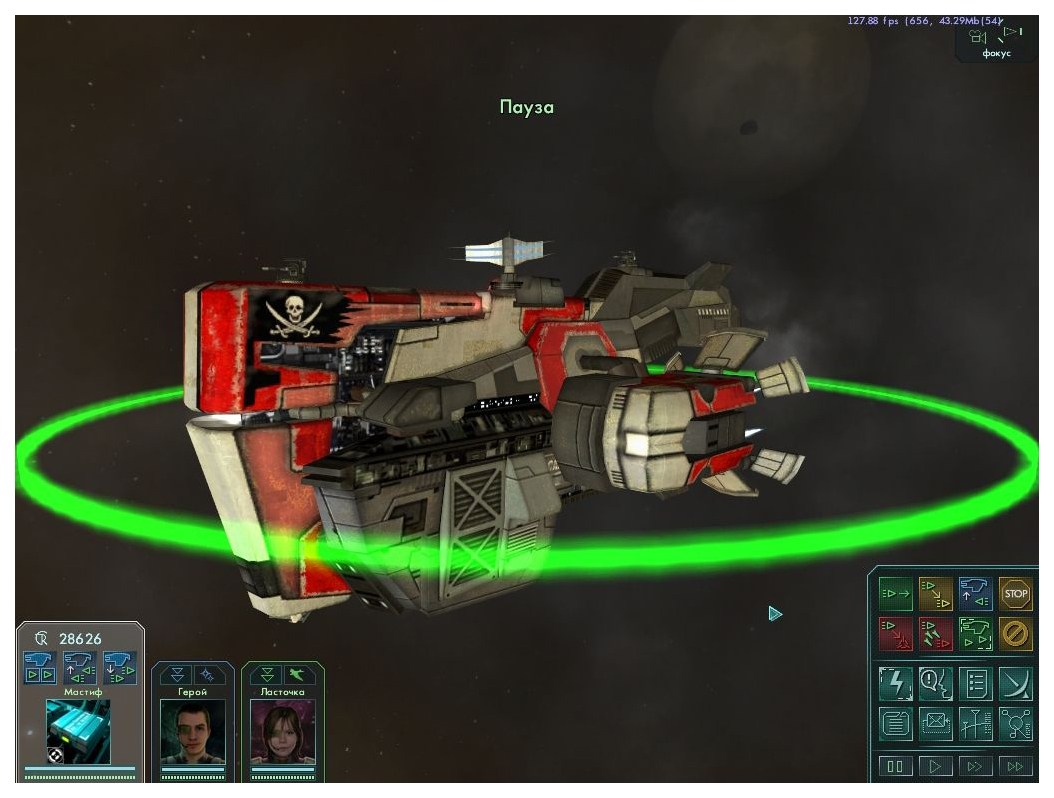Open the lightning bolt panel

(895, 684)
